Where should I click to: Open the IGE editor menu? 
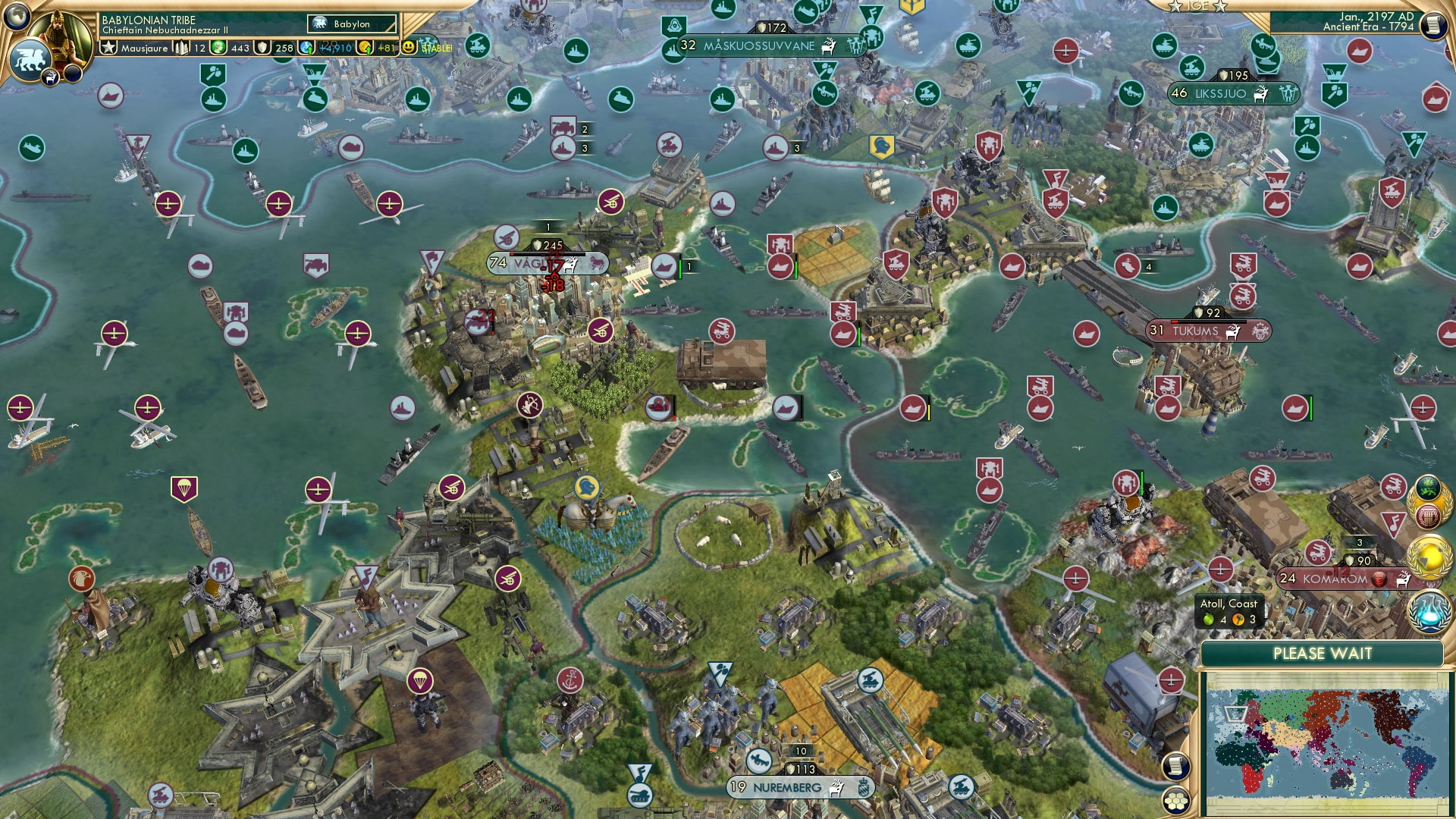click(x=1199, y=7)
